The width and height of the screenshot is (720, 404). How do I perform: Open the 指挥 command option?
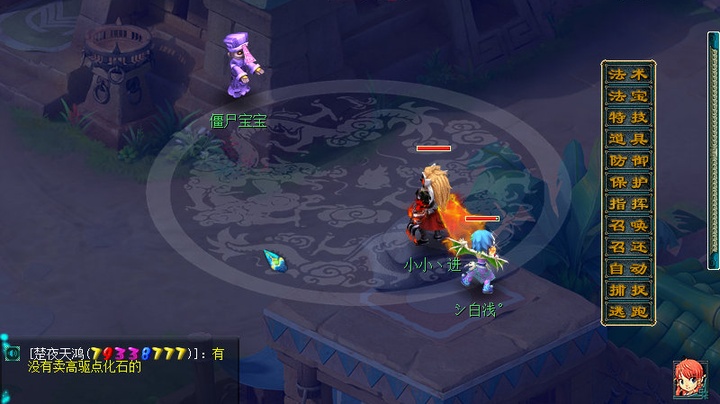[x=629, y=204]
